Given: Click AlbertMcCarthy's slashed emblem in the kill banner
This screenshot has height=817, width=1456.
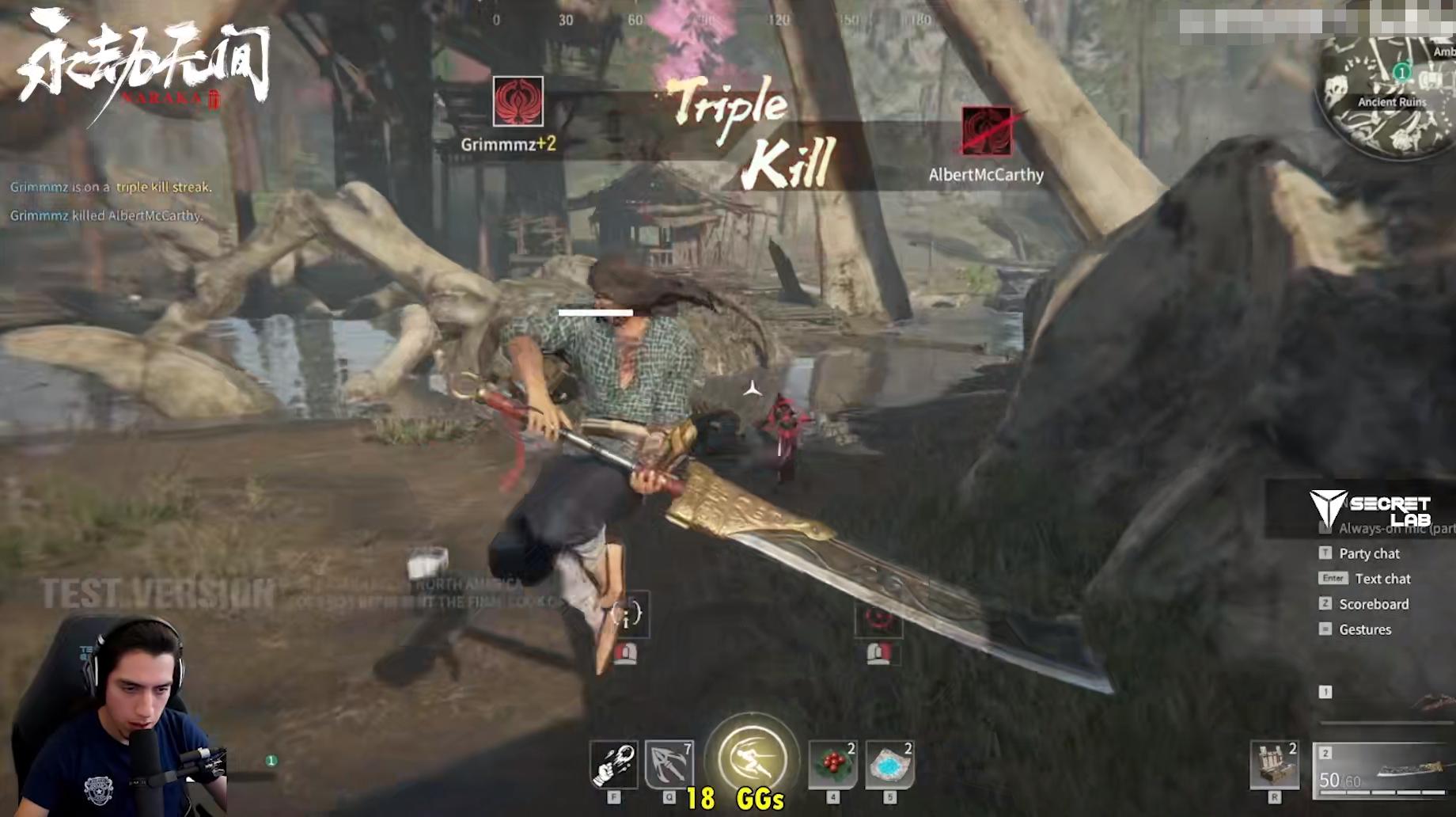Looking at the screenshot, I should [987, 131].
